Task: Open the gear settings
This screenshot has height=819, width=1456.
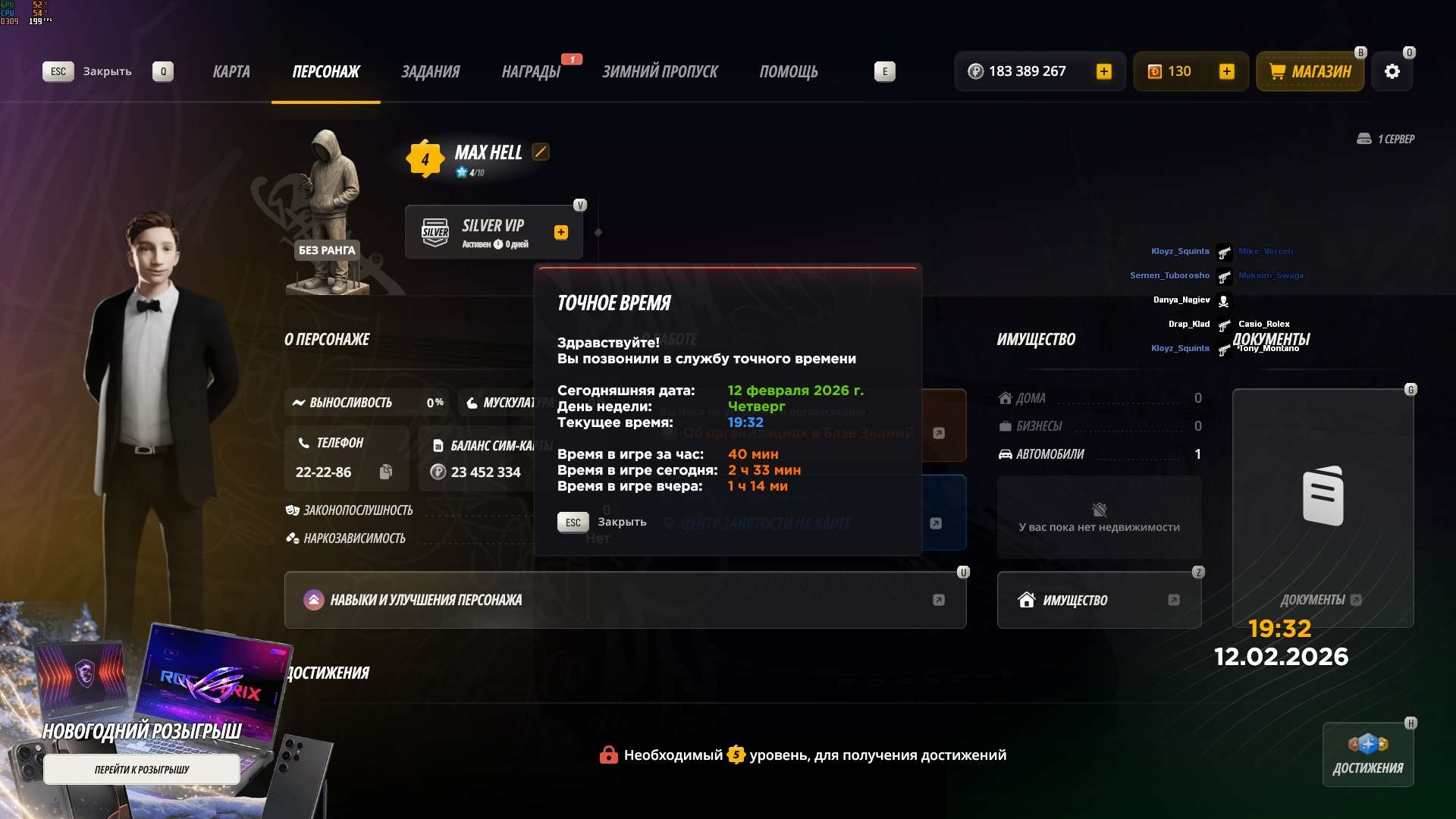Action: point(1392,71)
